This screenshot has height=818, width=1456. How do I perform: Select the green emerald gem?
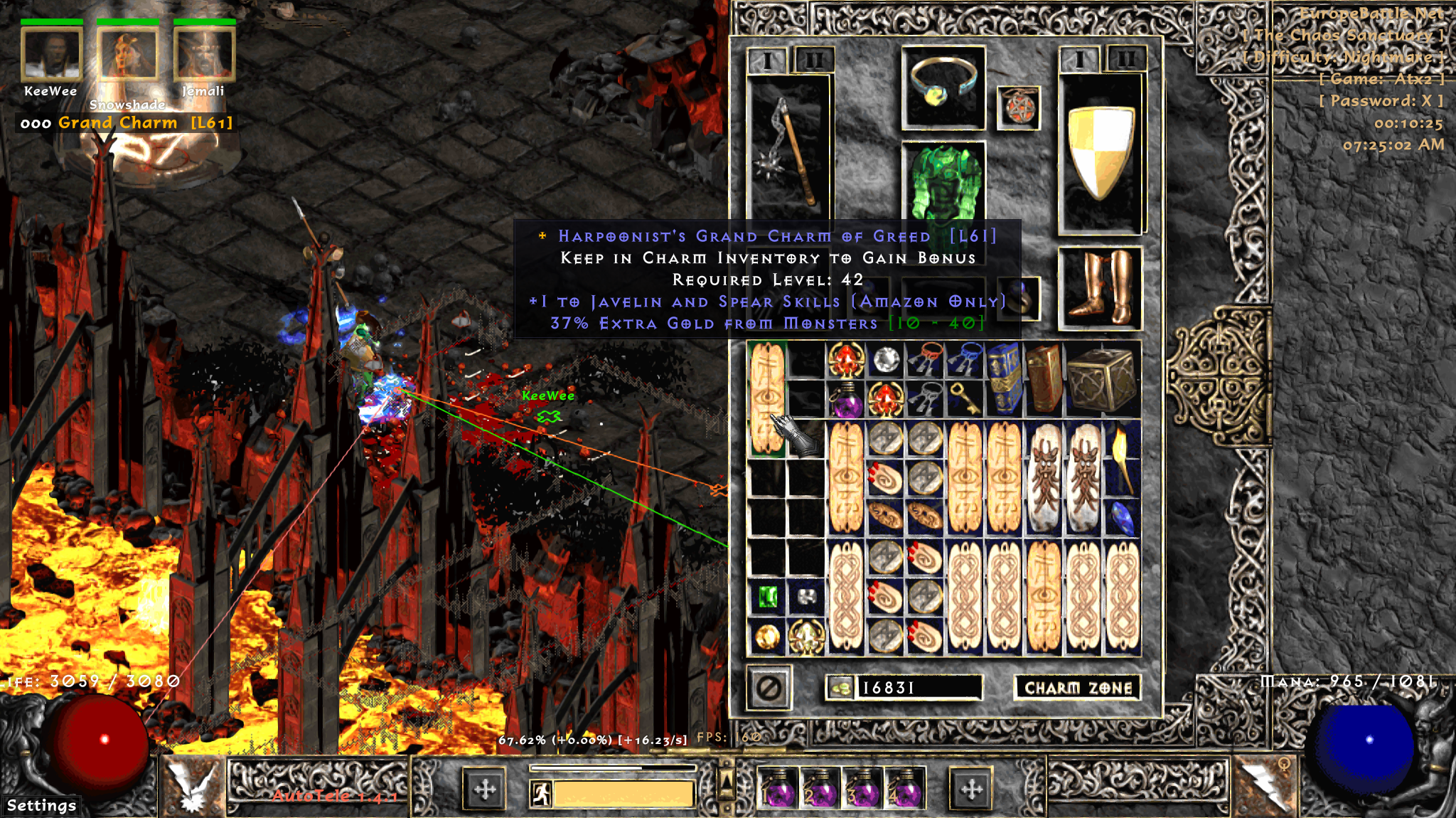pyautogui.click(x=767, y=597)
